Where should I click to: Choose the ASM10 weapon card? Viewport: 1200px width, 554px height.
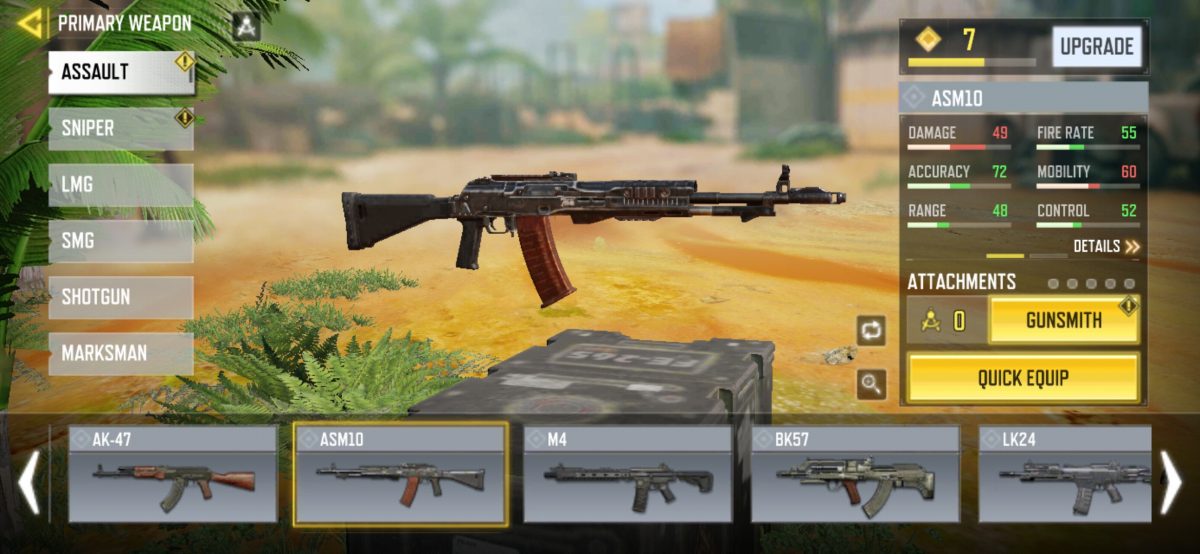click(x=400, y=474)
